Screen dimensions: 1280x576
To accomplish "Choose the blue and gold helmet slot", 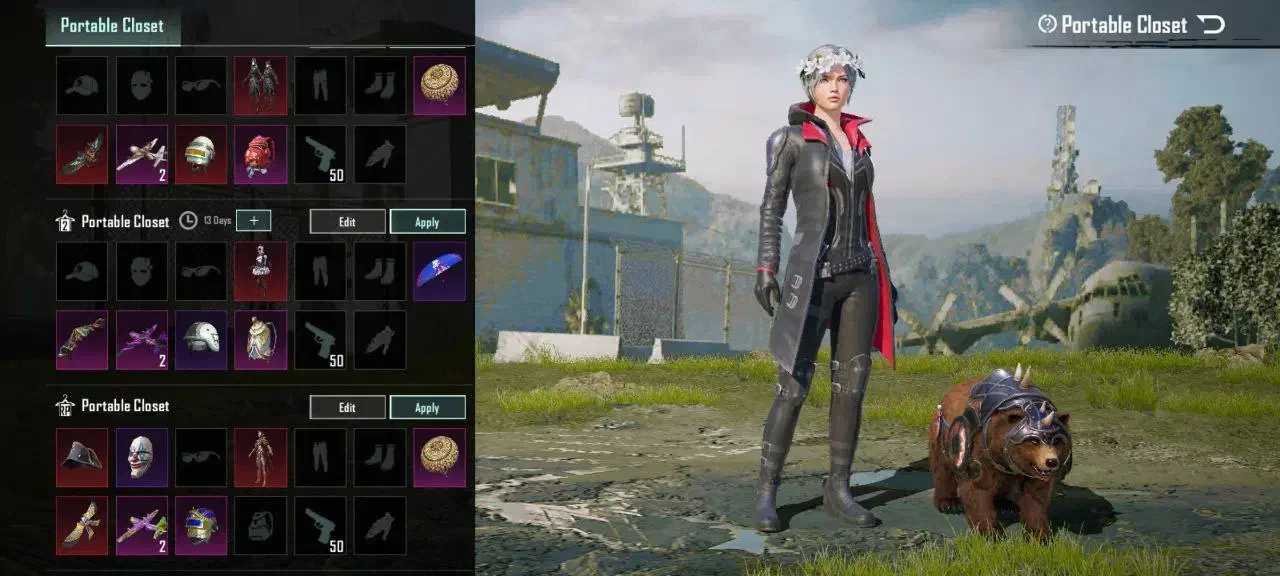I will (x=201, y=525).
